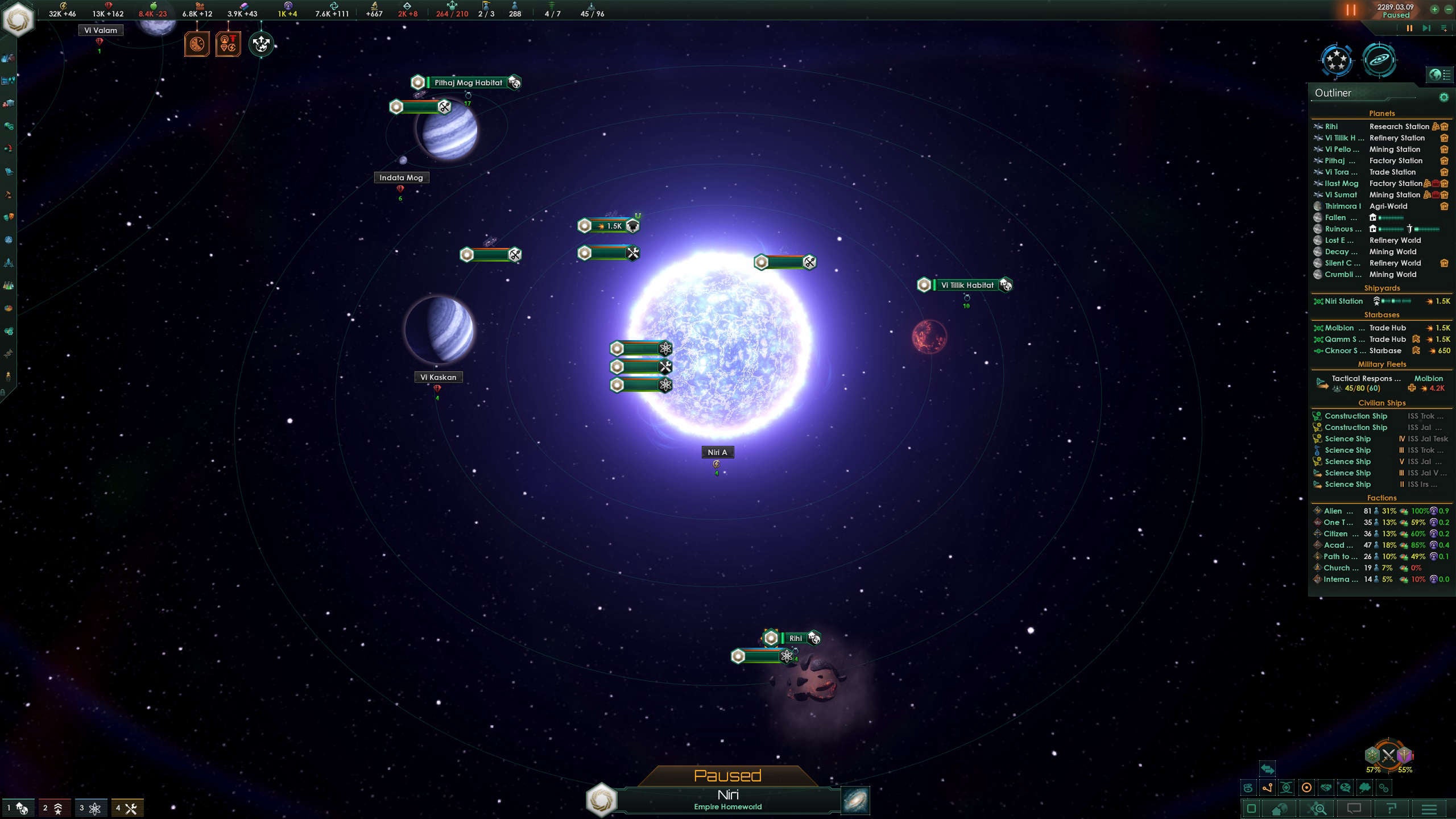Image resolution: width=1456 pixels, height=819 pixels.
Task: Select the Vi Tillik Habitat label
Action: 967,285
